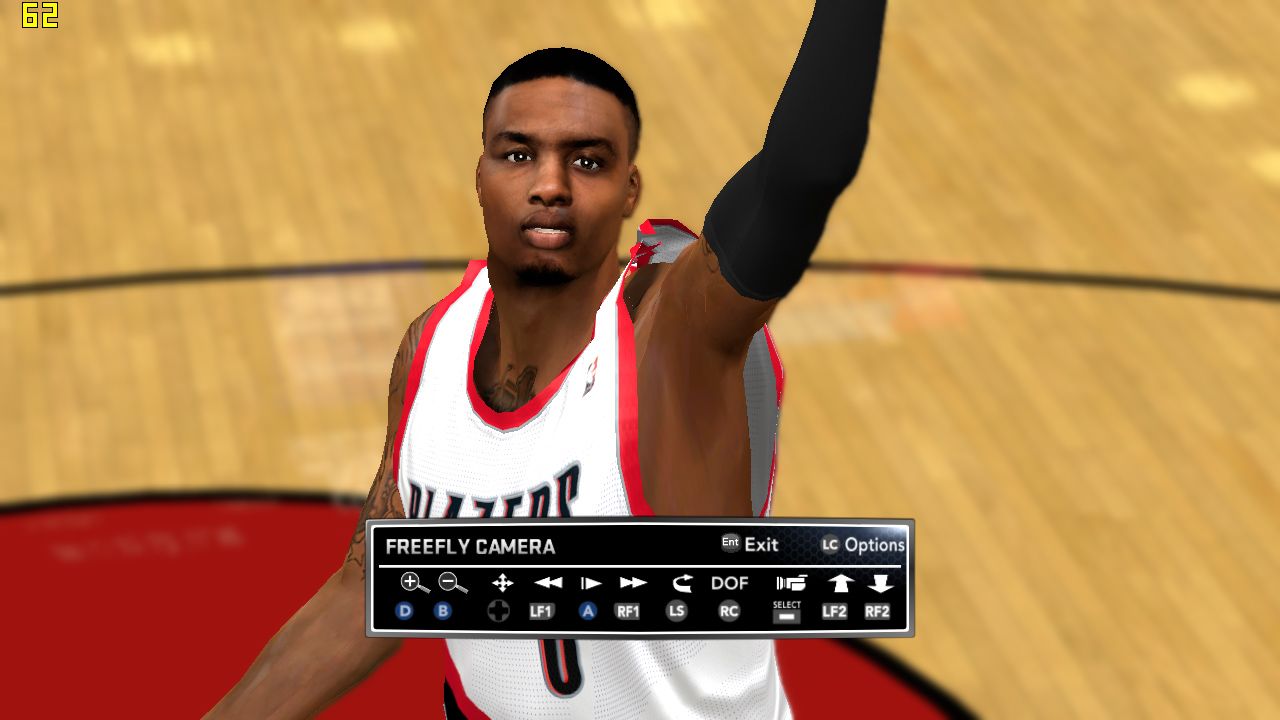Toggle the DOF setting
1280x720 pixels.
[x=730, y=583]
